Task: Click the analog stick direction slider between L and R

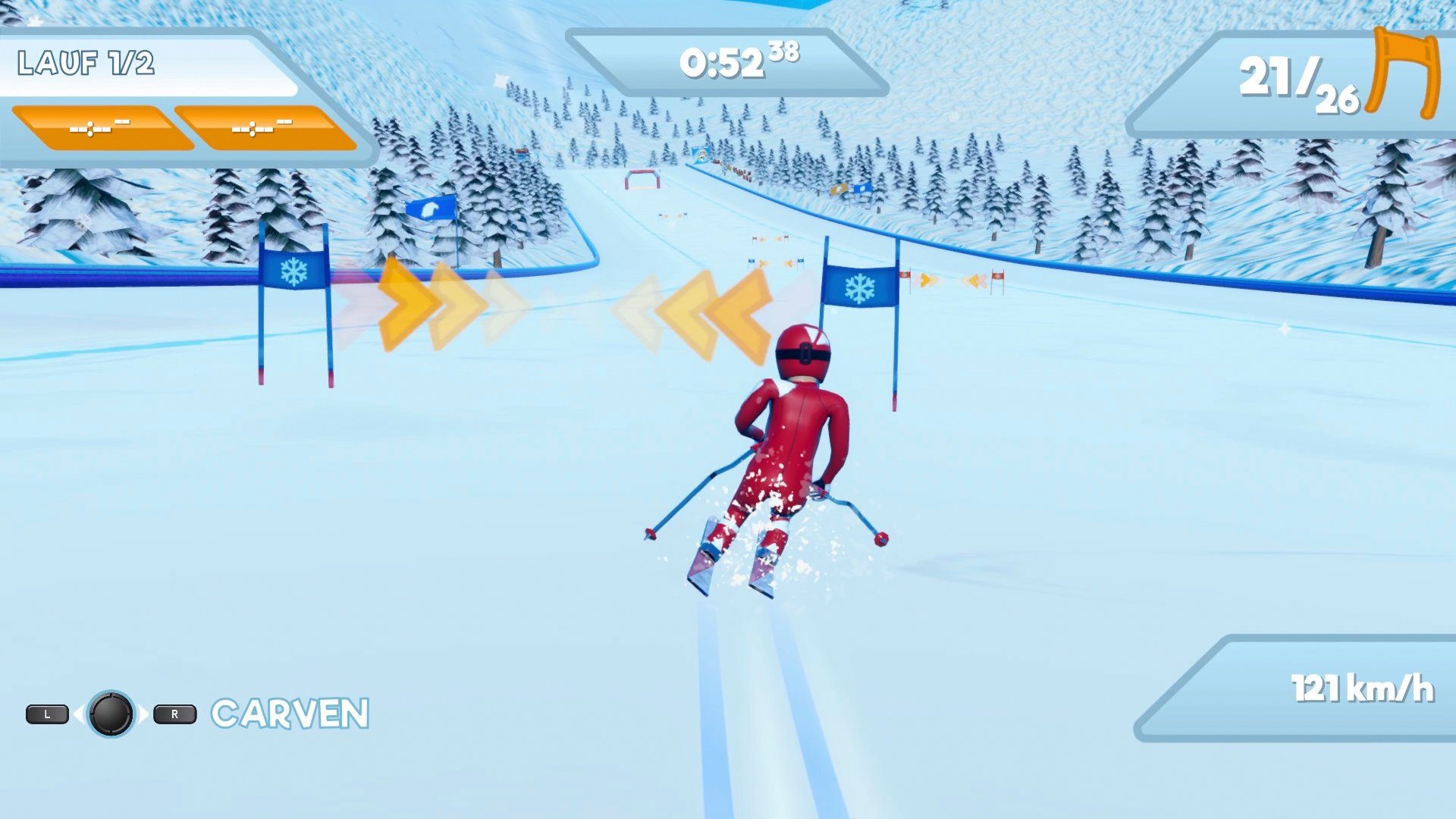Action: [111, 714]
